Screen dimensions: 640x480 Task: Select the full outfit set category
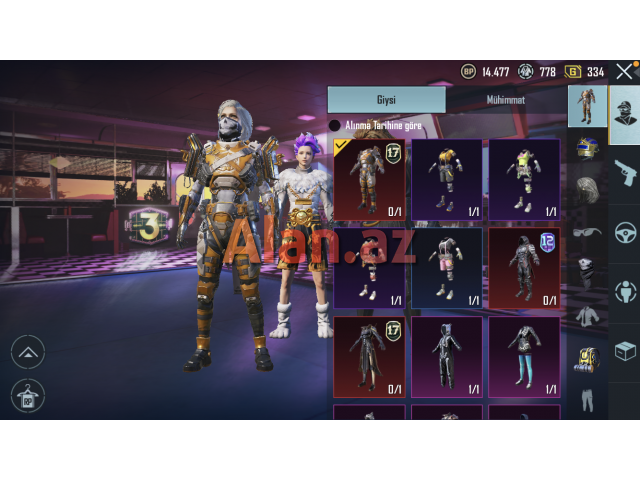587,105
